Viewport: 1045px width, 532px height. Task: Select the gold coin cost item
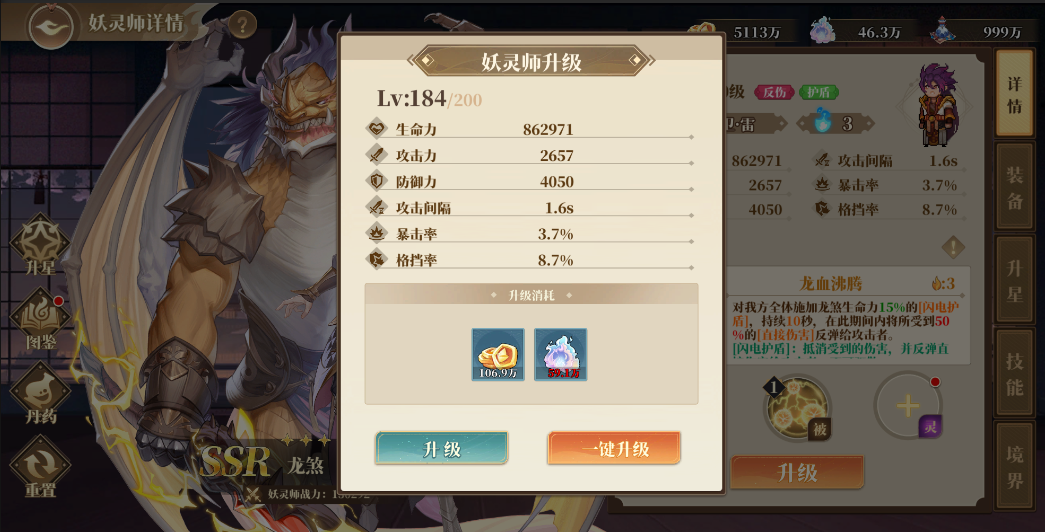(x=498, y=354)
